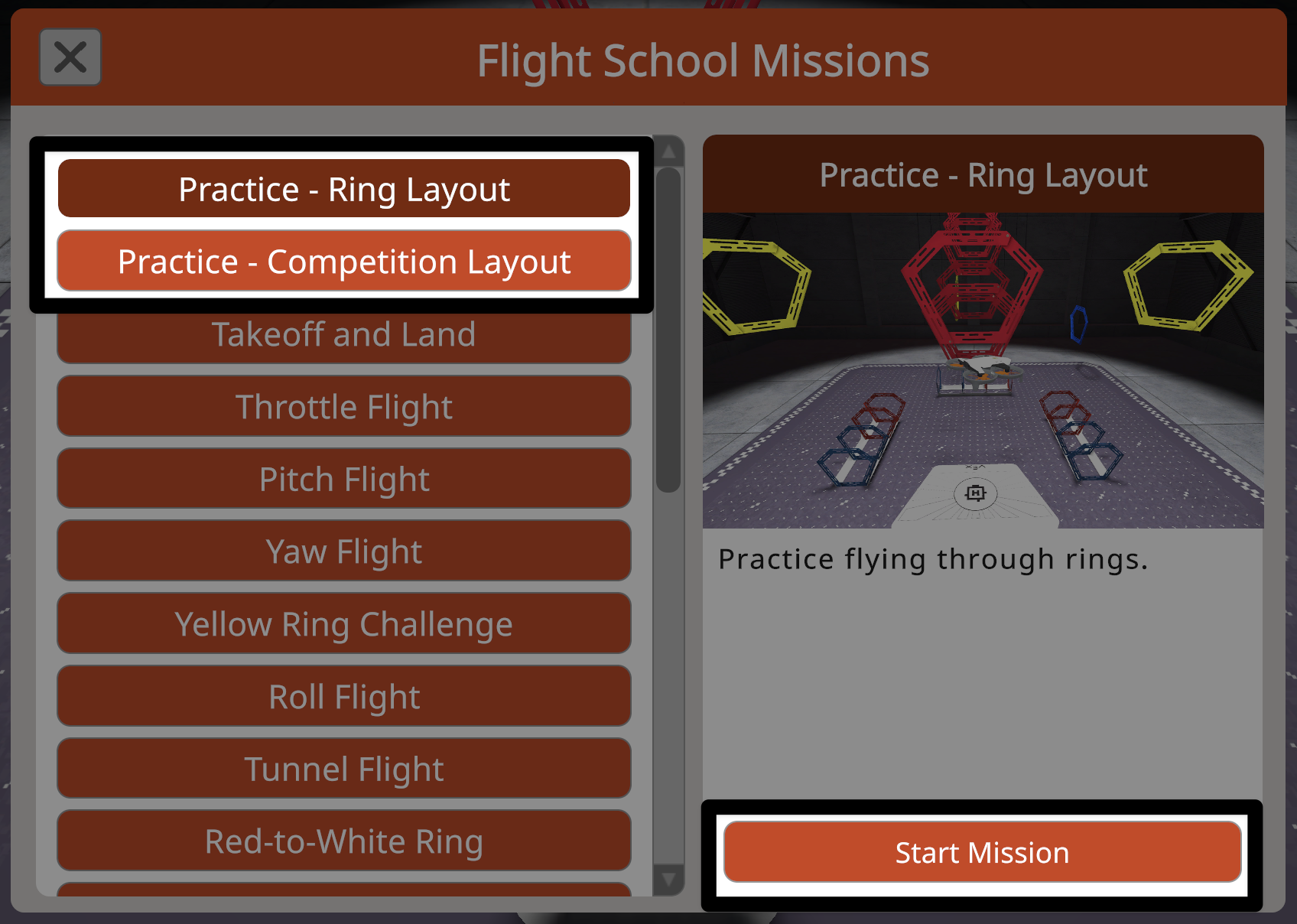Click the scrollbar up arrow
The width and height of the screenshot is (1297, 924).
pos(668,151)
